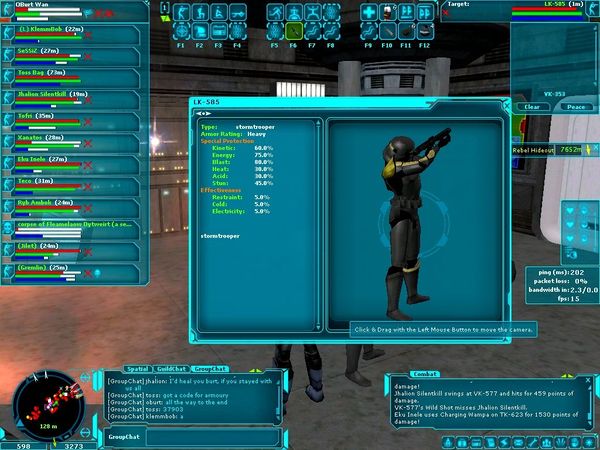Select the corpse of Fleamelaaw entry
600x450 pixels.
[70, 225]
